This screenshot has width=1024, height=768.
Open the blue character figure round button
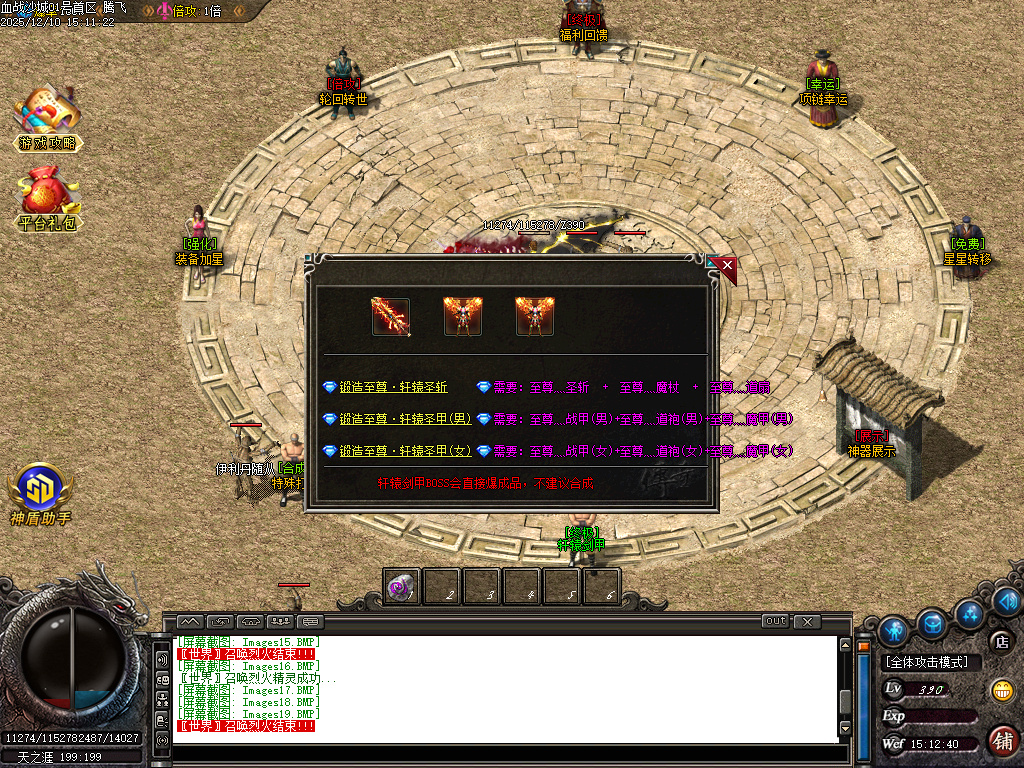894,629
